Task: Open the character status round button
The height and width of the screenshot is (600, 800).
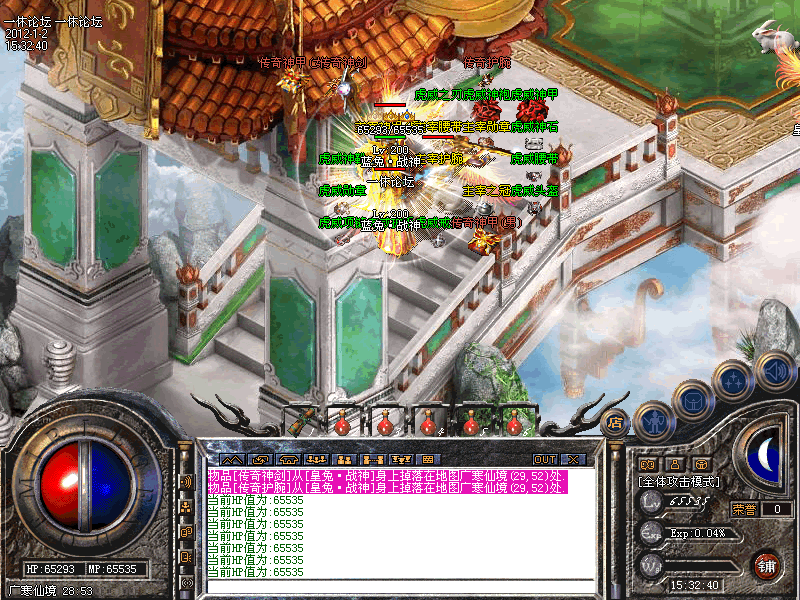Action: point(653,421)
